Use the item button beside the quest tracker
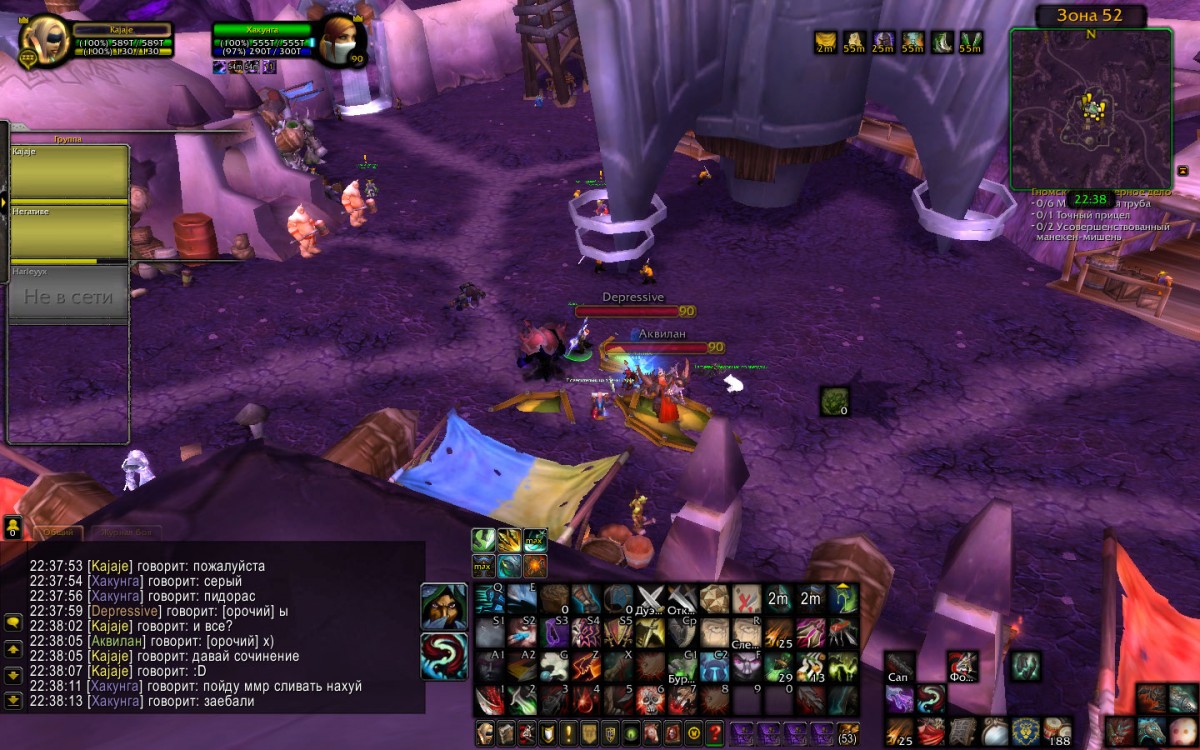The width and height of the screenshot is (1200, 750). point(835,401)
